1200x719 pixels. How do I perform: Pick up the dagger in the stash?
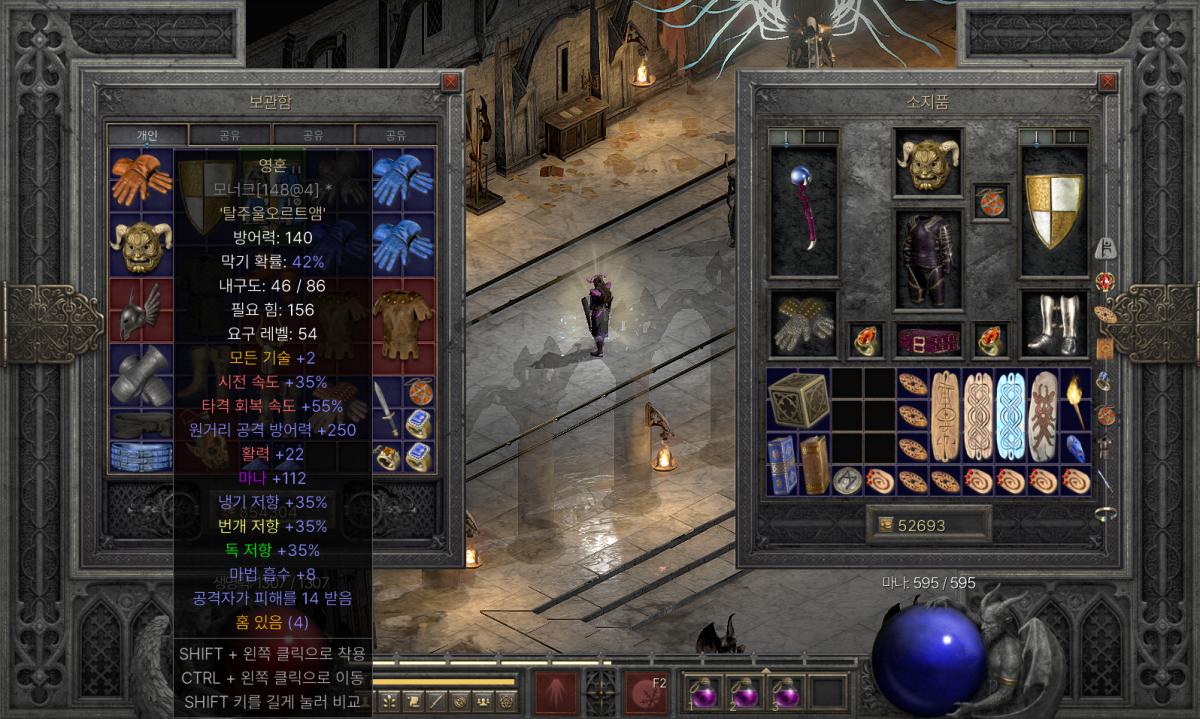pos(388,407)
